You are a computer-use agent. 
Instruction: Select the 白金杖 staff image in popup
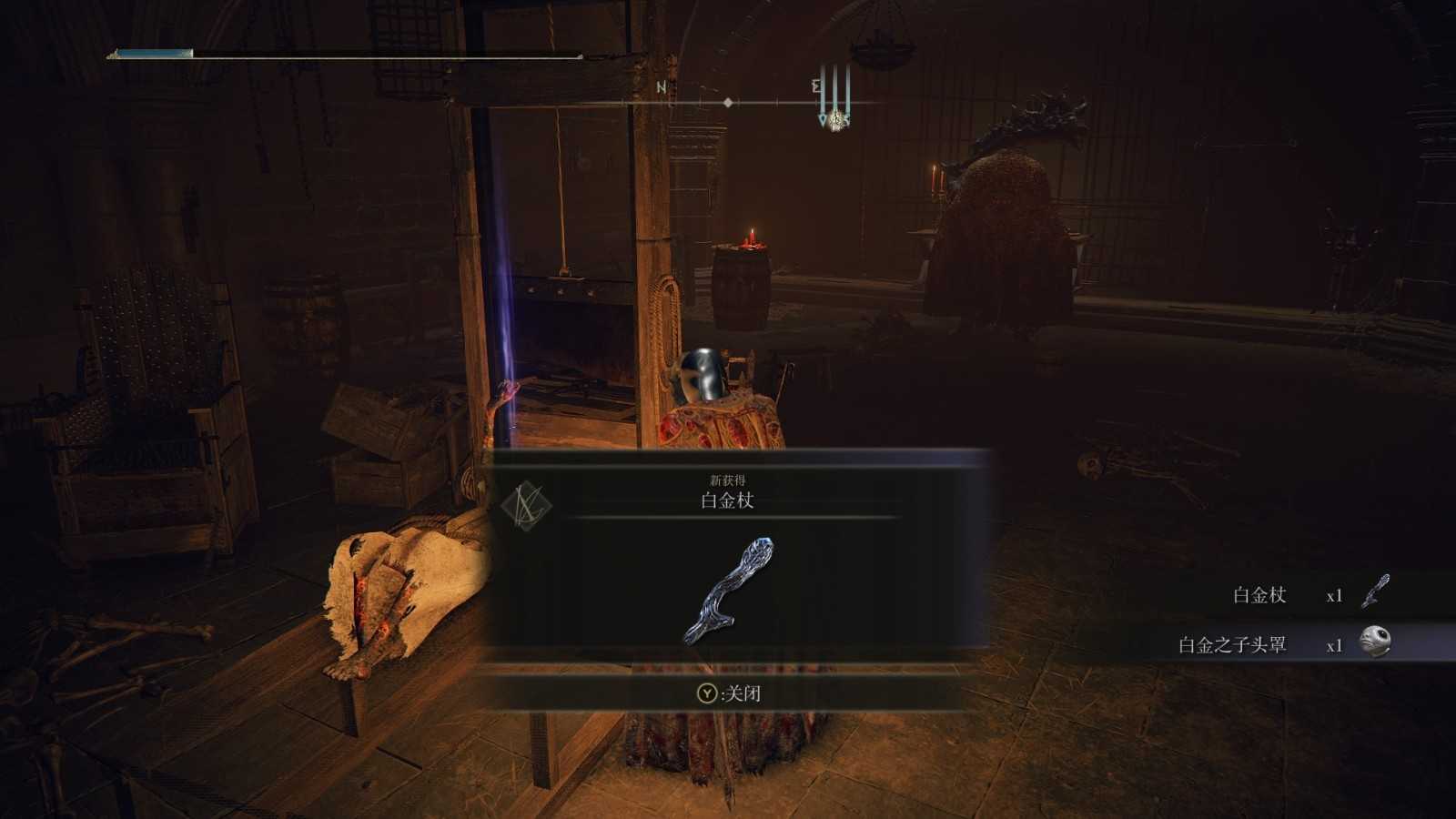click(728, 590)
